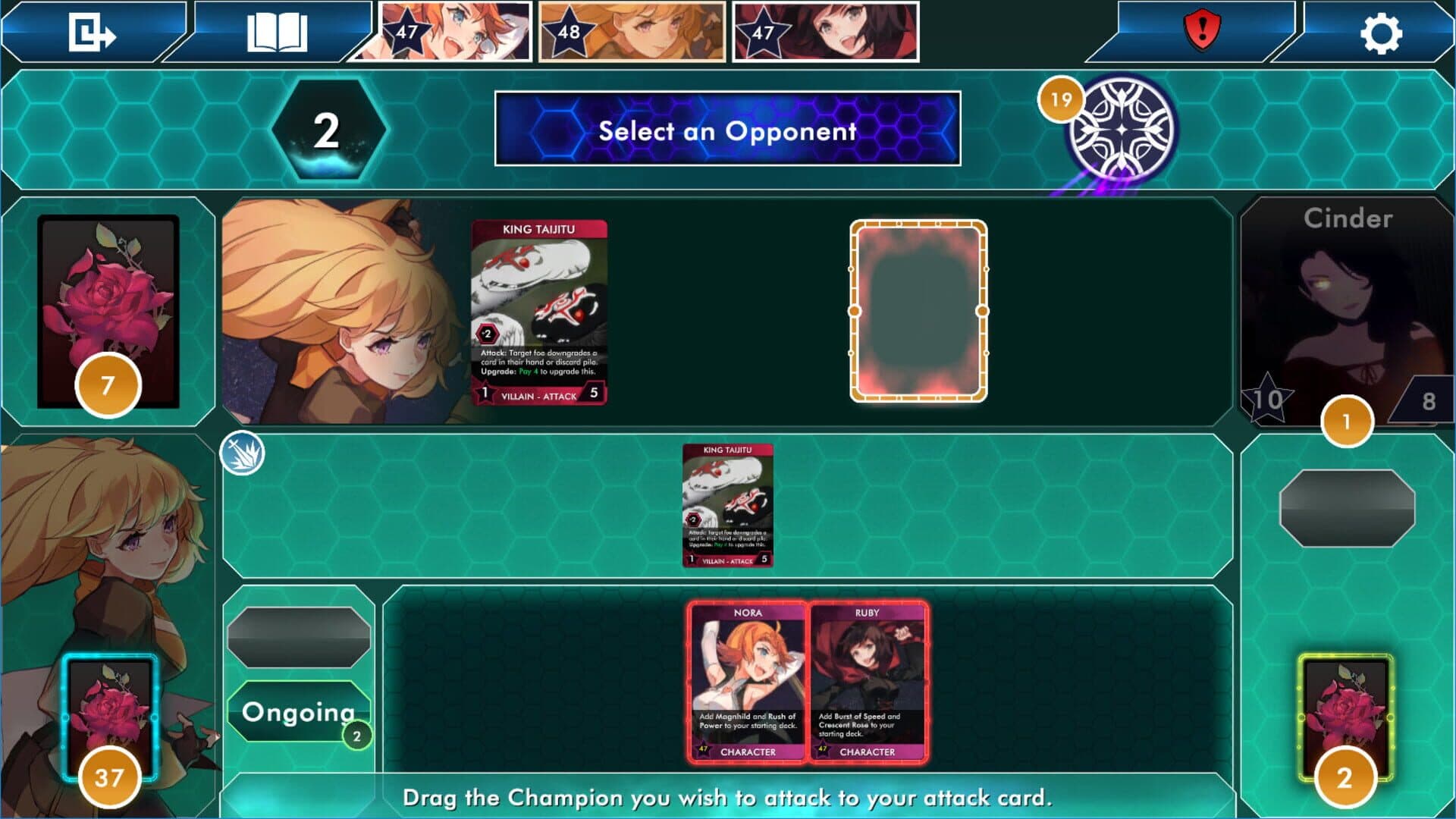The image size is (1456, 819).
Task: Choose the Nora character card
Action: [748, 681]
